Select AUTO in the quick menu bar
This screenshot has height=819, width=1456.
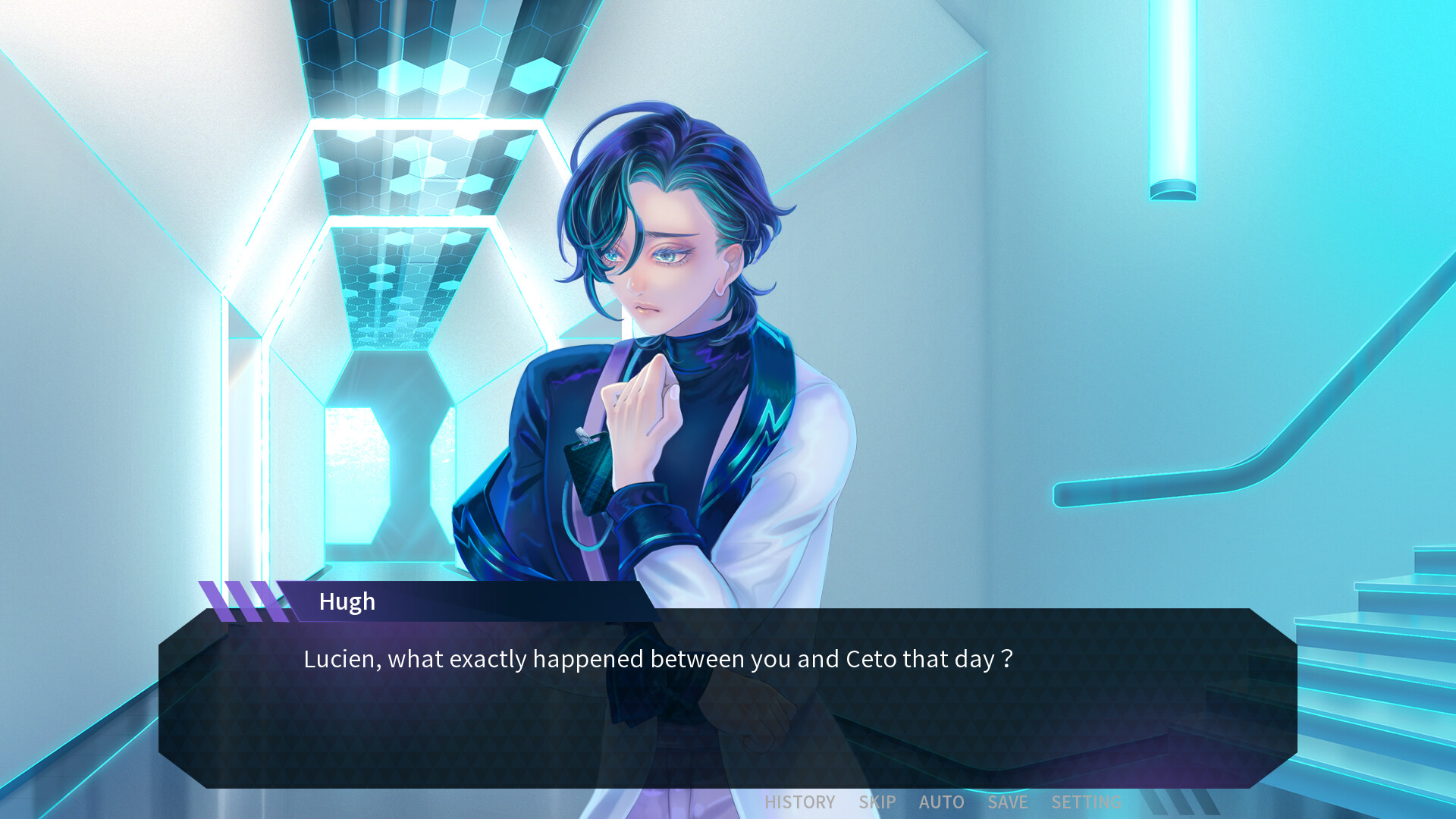(x=942, y=802)
